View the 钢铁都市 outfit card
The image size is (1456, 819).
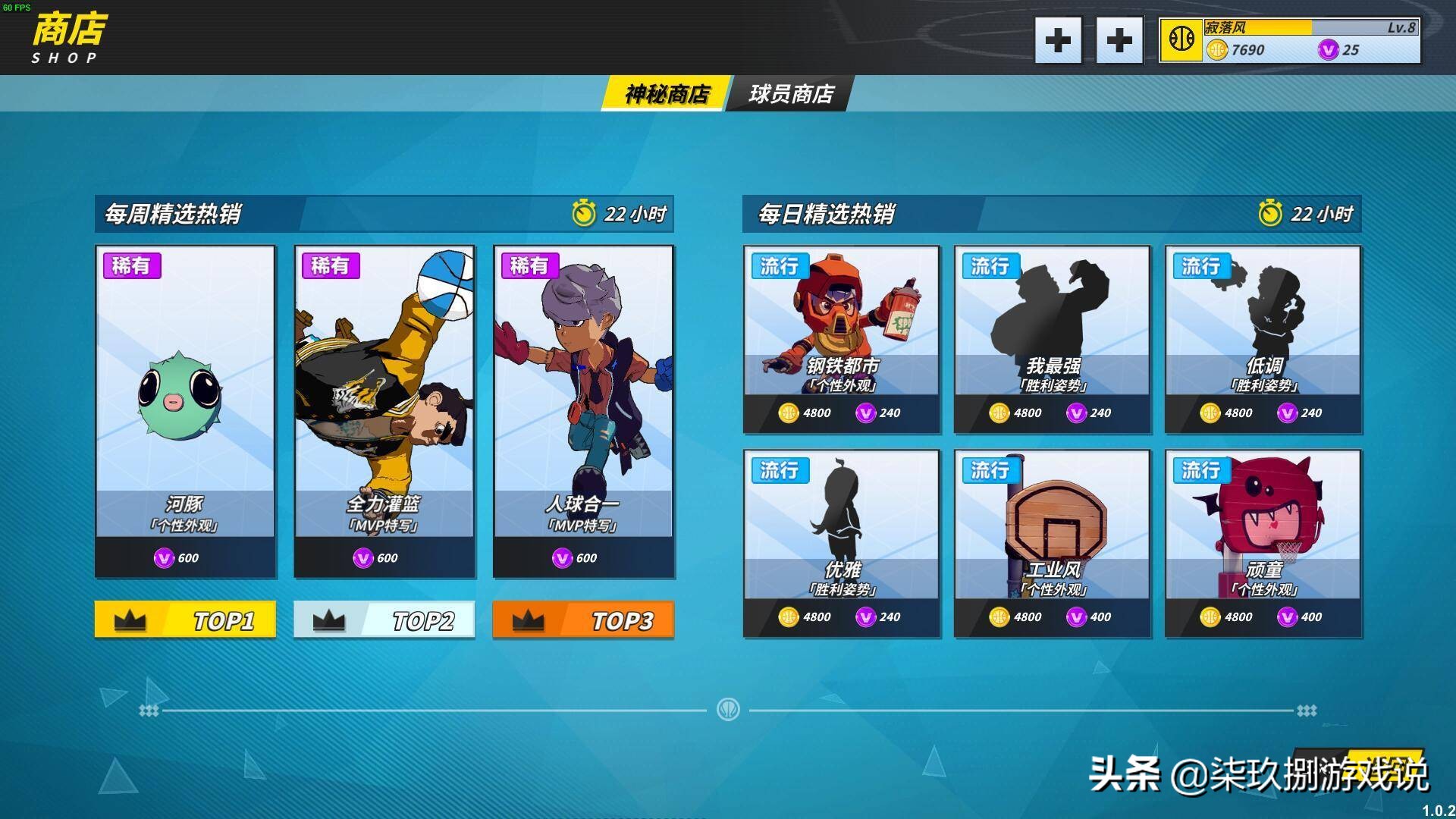coord(841,339)
